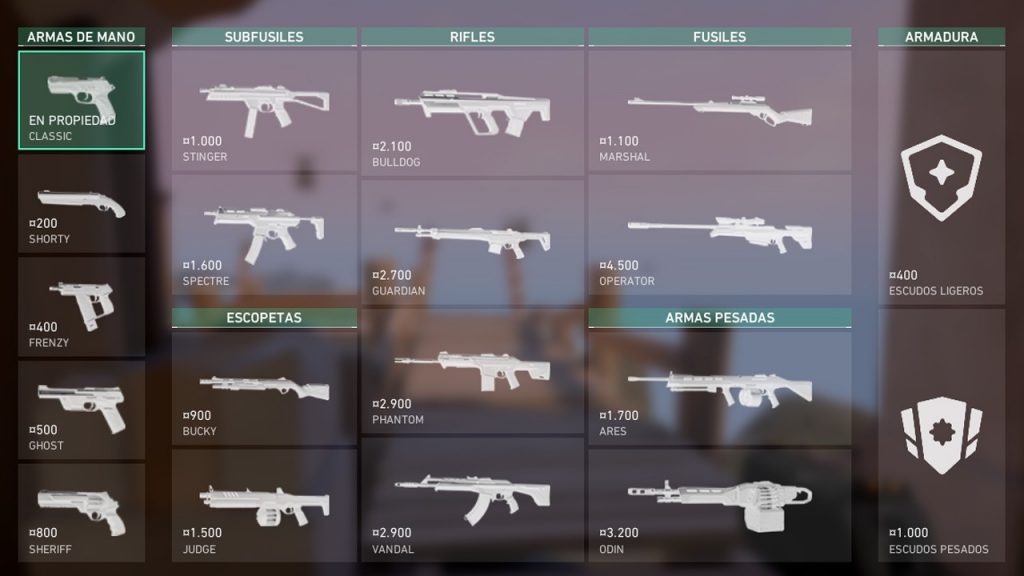
Task: Buy the Sheriff revolver
Action: pos(81,512)
